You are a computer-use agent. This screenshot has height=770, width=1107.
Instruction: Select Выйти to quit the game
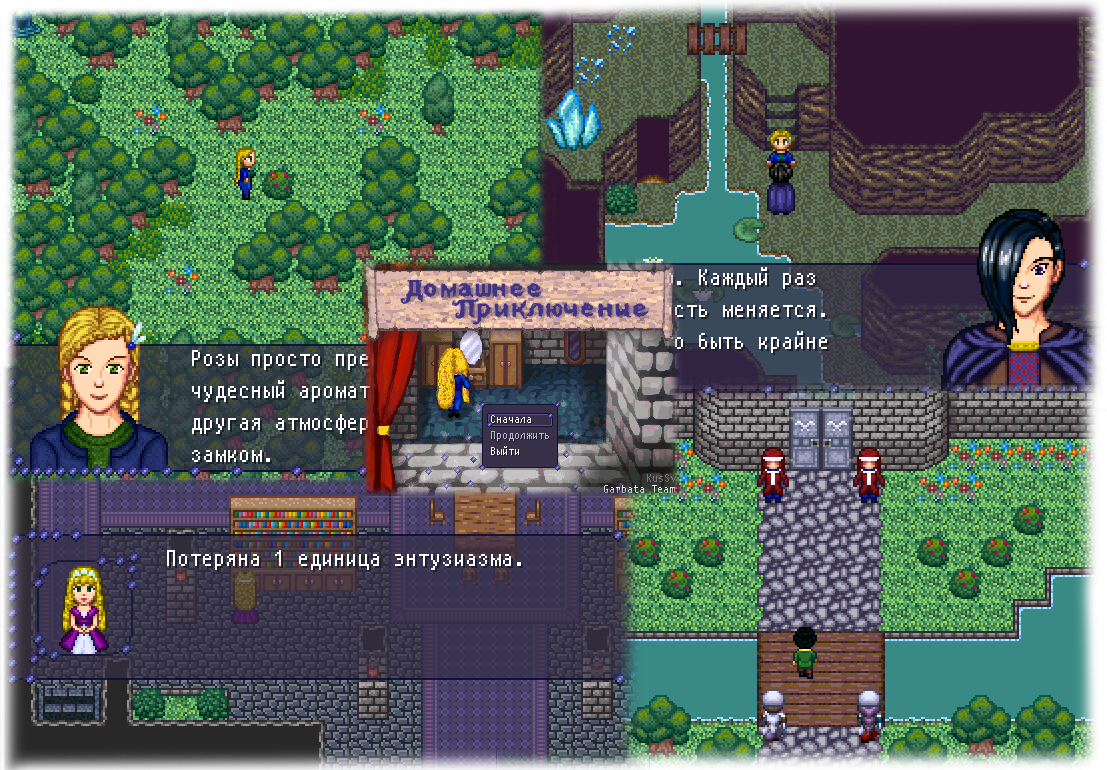[505, 452]
